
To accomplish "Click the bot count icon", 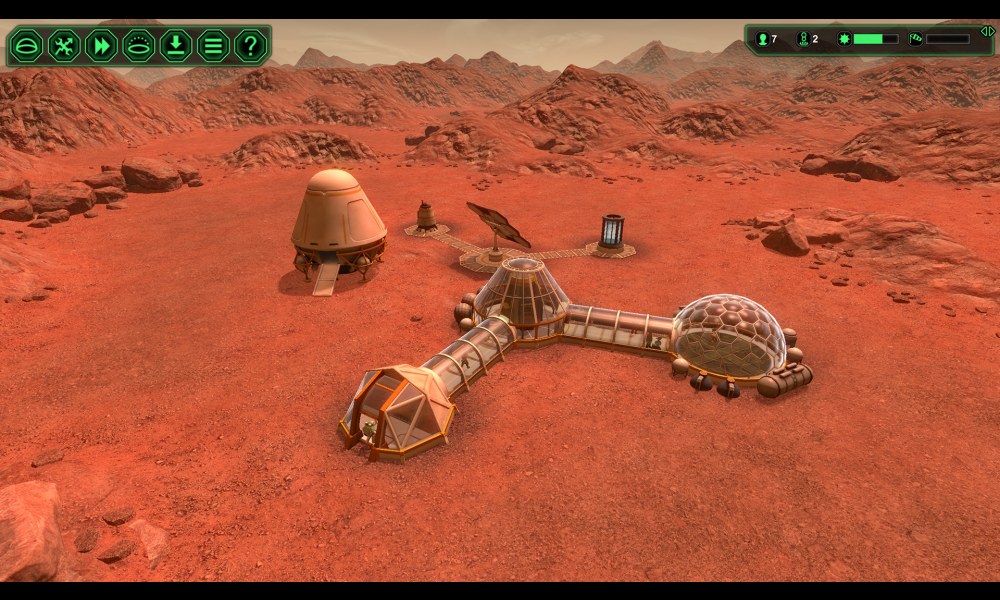I will coord(802,39).
